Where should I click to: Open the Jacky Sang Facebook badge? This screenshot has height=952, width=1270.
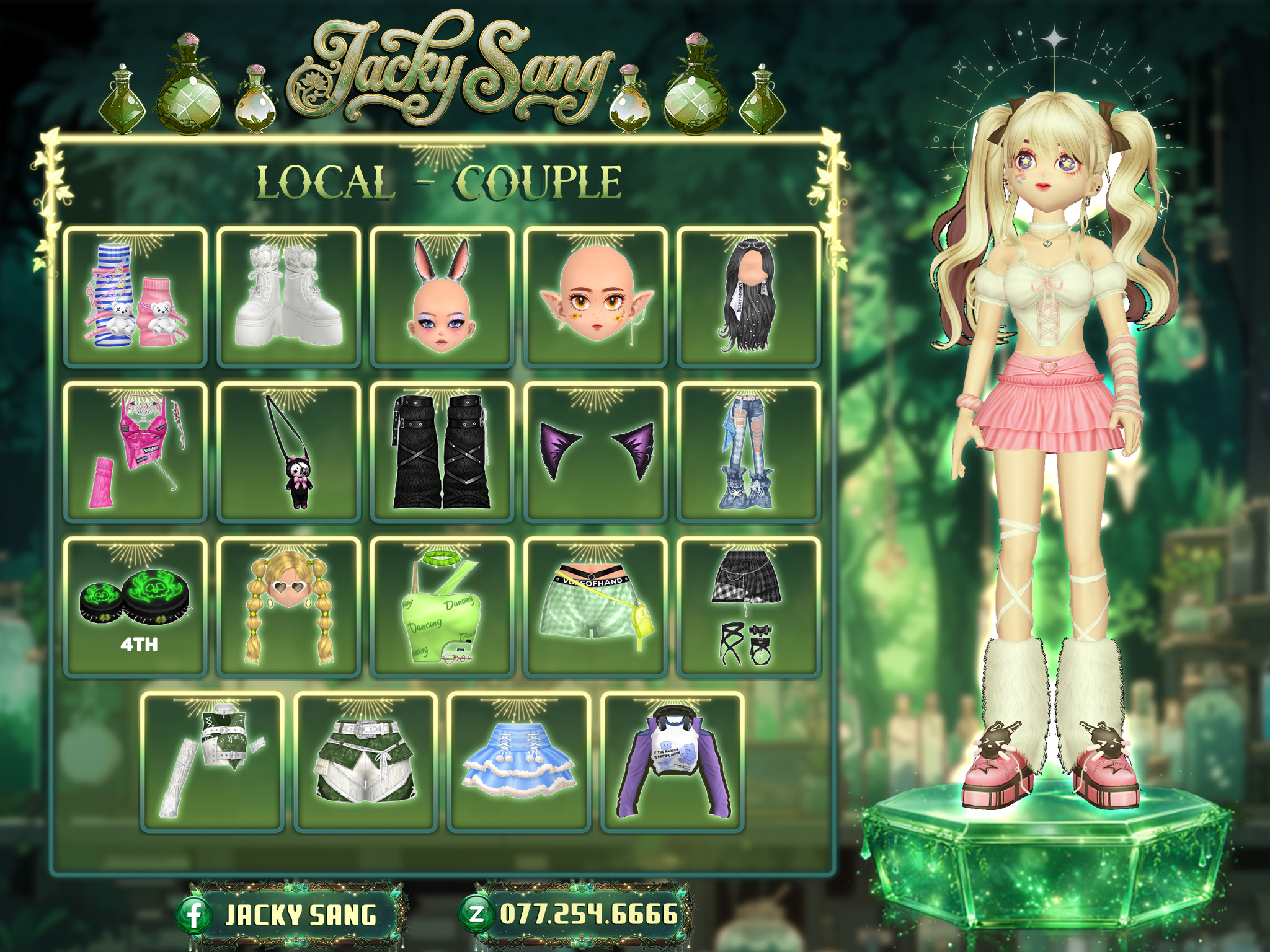coord(289,915)
